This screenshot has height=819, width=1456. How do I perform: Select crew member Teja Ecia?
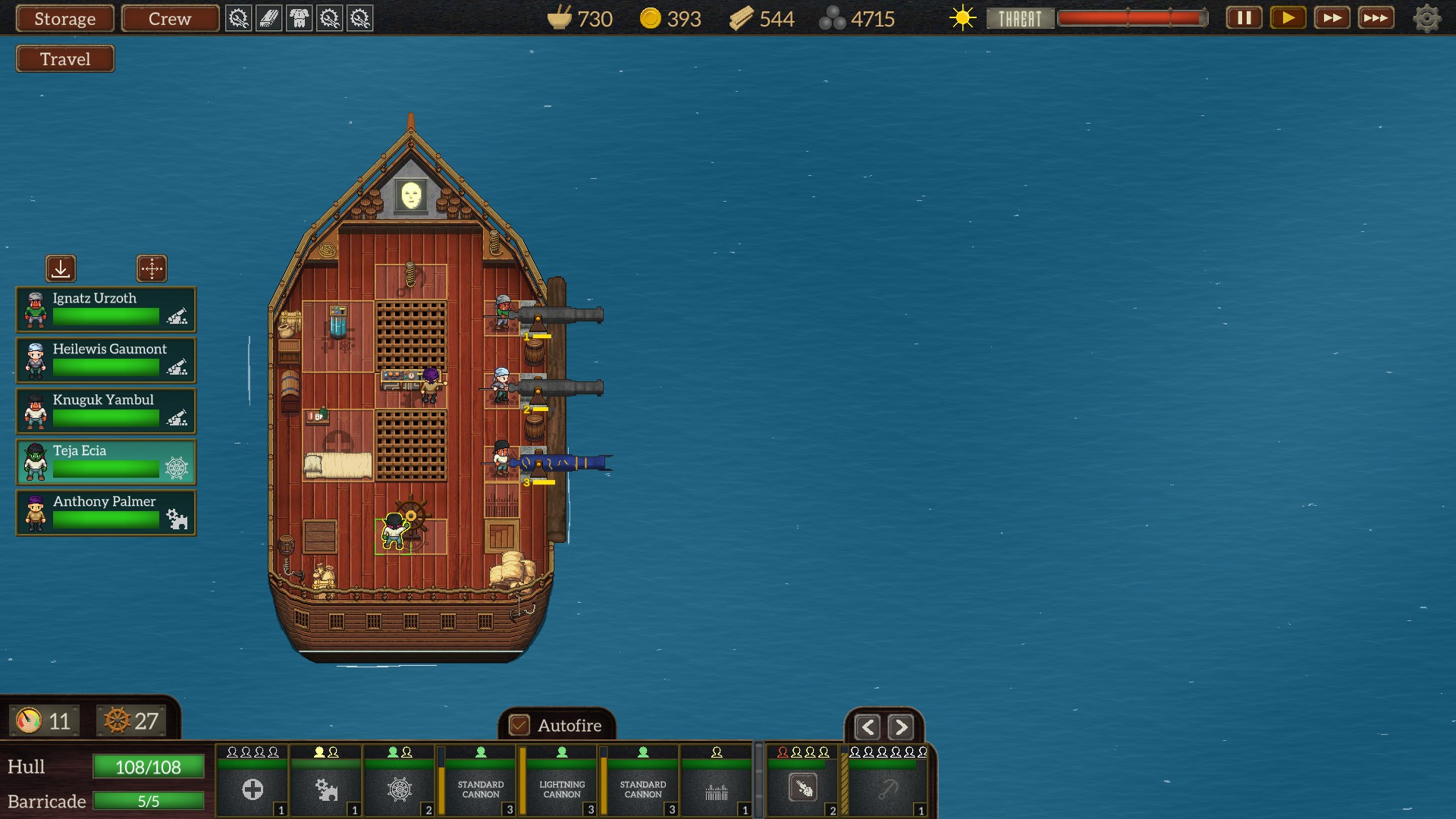point(106,462)
